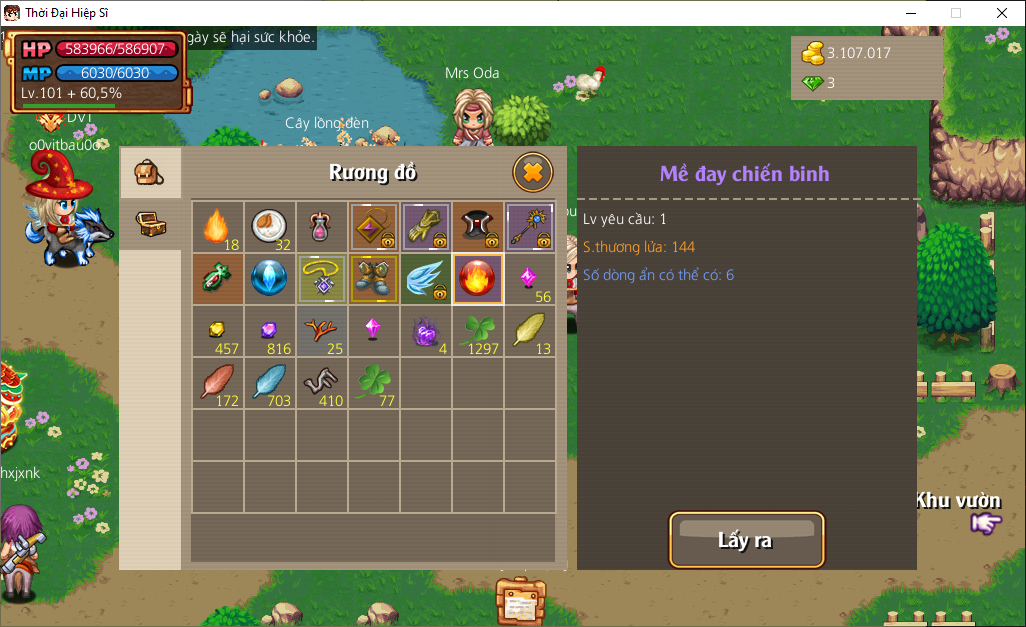Close the game window
The height and width of the screenshot is (627, 1026).
point(1002,13)
